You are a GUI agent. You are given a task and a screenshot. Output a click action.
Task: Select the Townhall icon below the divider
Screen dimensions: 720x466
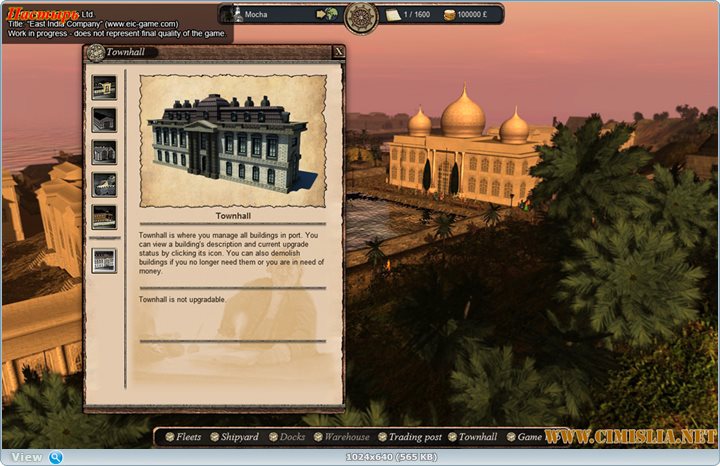coord(104,260)
